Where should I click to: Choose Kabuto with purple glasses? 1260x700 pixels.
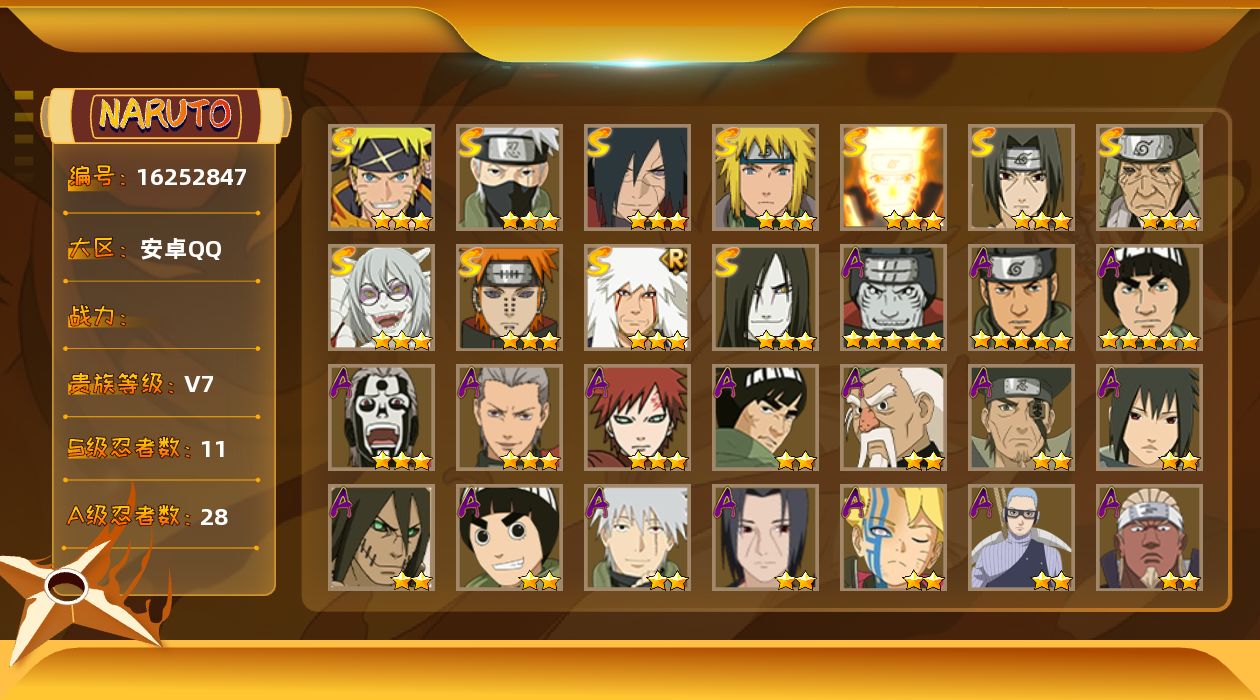coord(381,297)
